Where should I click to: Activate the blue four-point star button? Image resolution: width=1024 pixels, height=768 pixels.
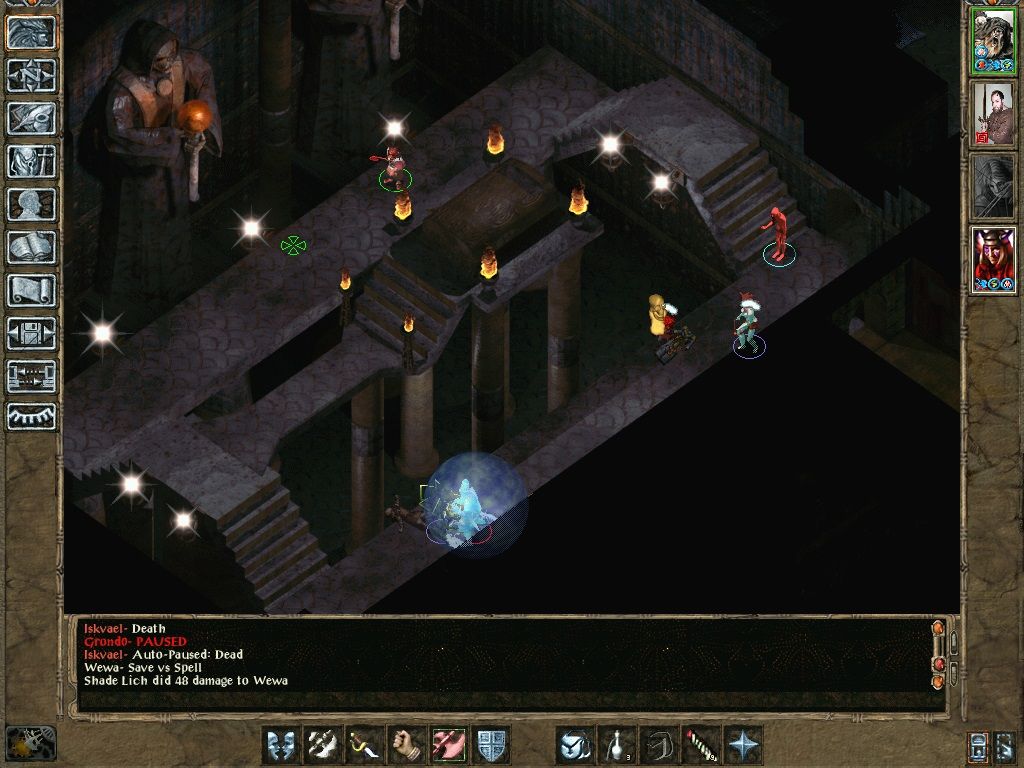(743, 745)
